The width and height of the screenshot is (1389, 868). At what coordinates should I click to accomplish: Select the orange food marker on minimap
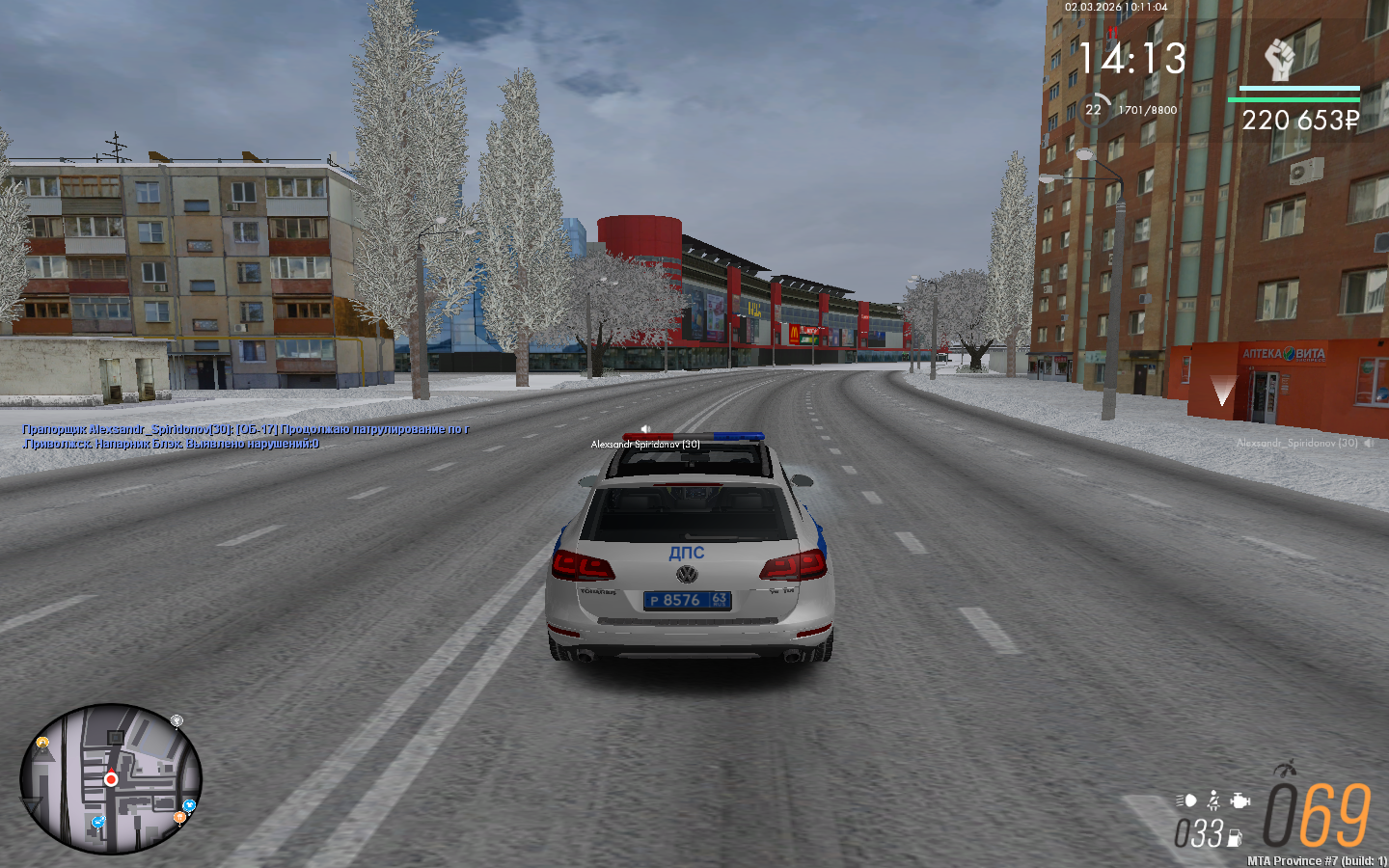point(179,818)
